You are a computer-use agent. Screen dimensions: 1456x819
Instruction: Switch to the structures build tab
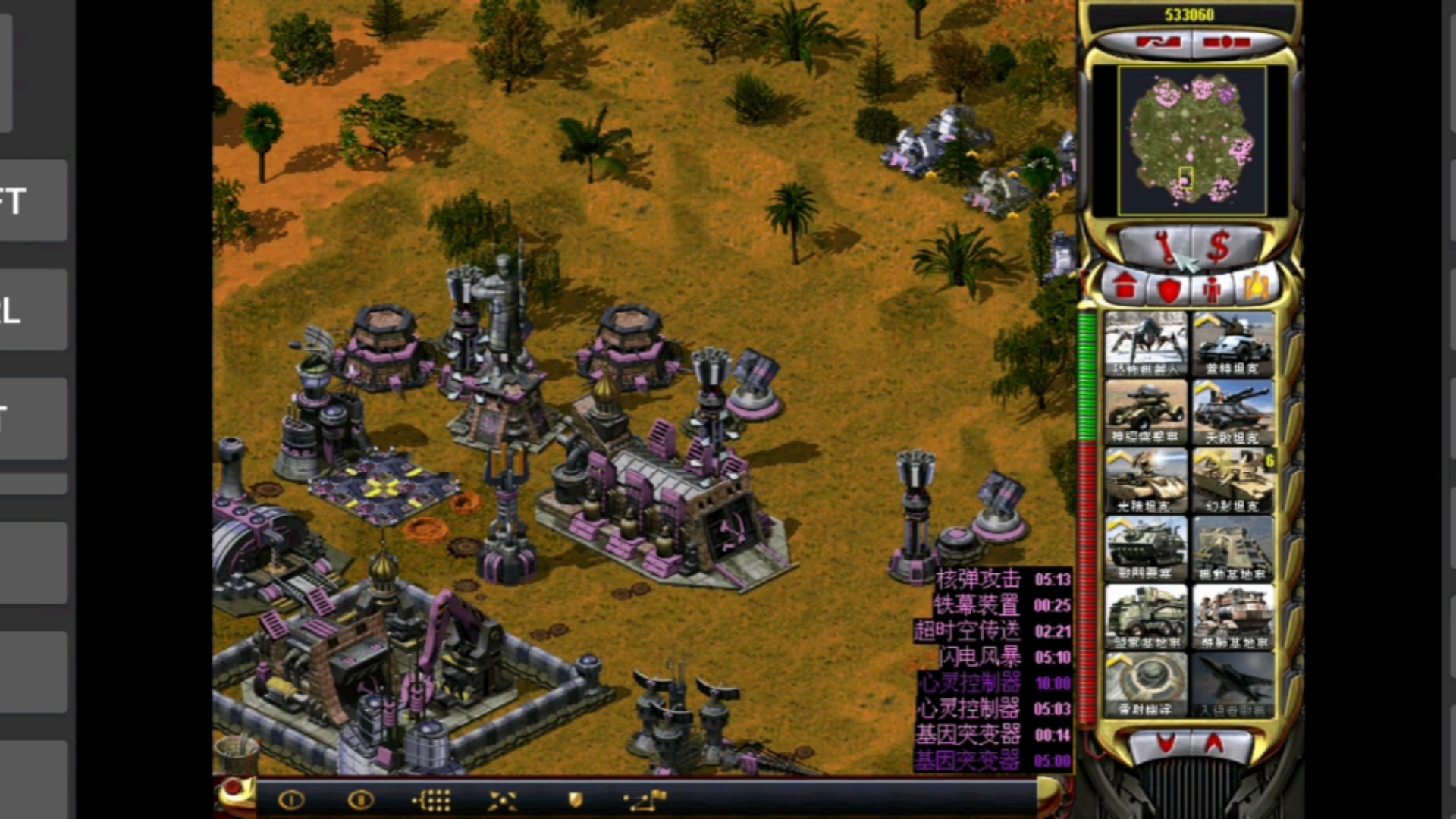[1125, 287]
